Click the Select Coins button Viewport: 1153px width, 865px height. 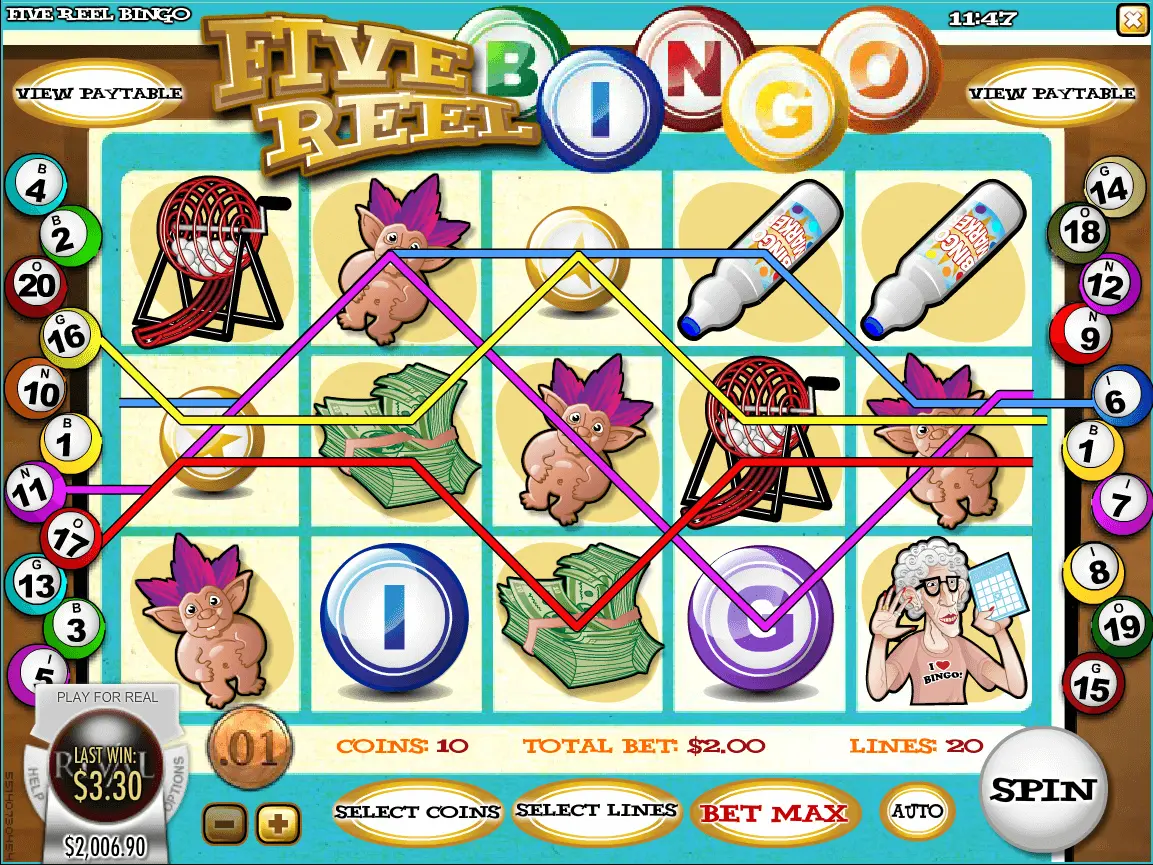(x=417, y=811)
